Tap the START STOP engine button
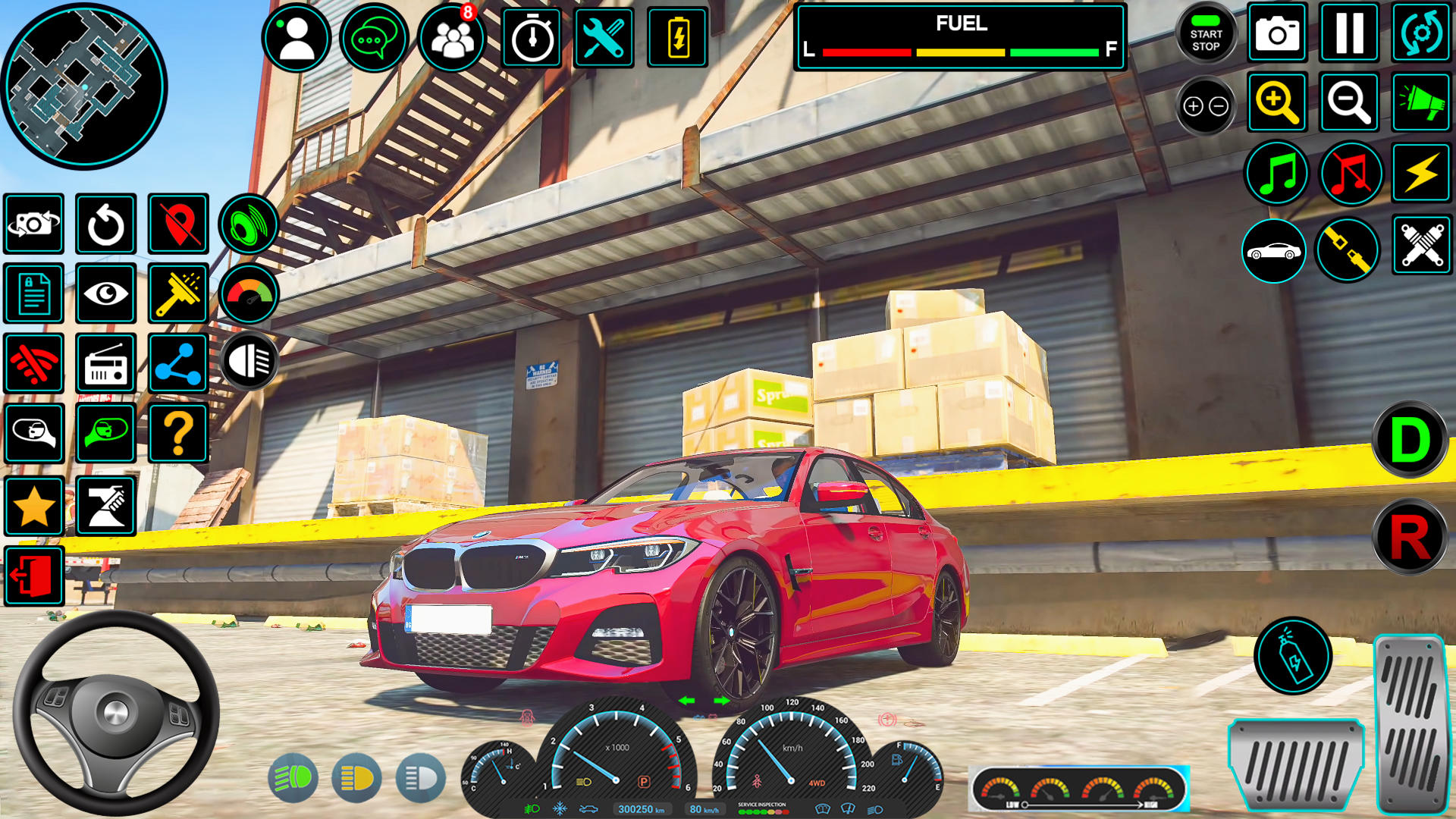 1206,35
